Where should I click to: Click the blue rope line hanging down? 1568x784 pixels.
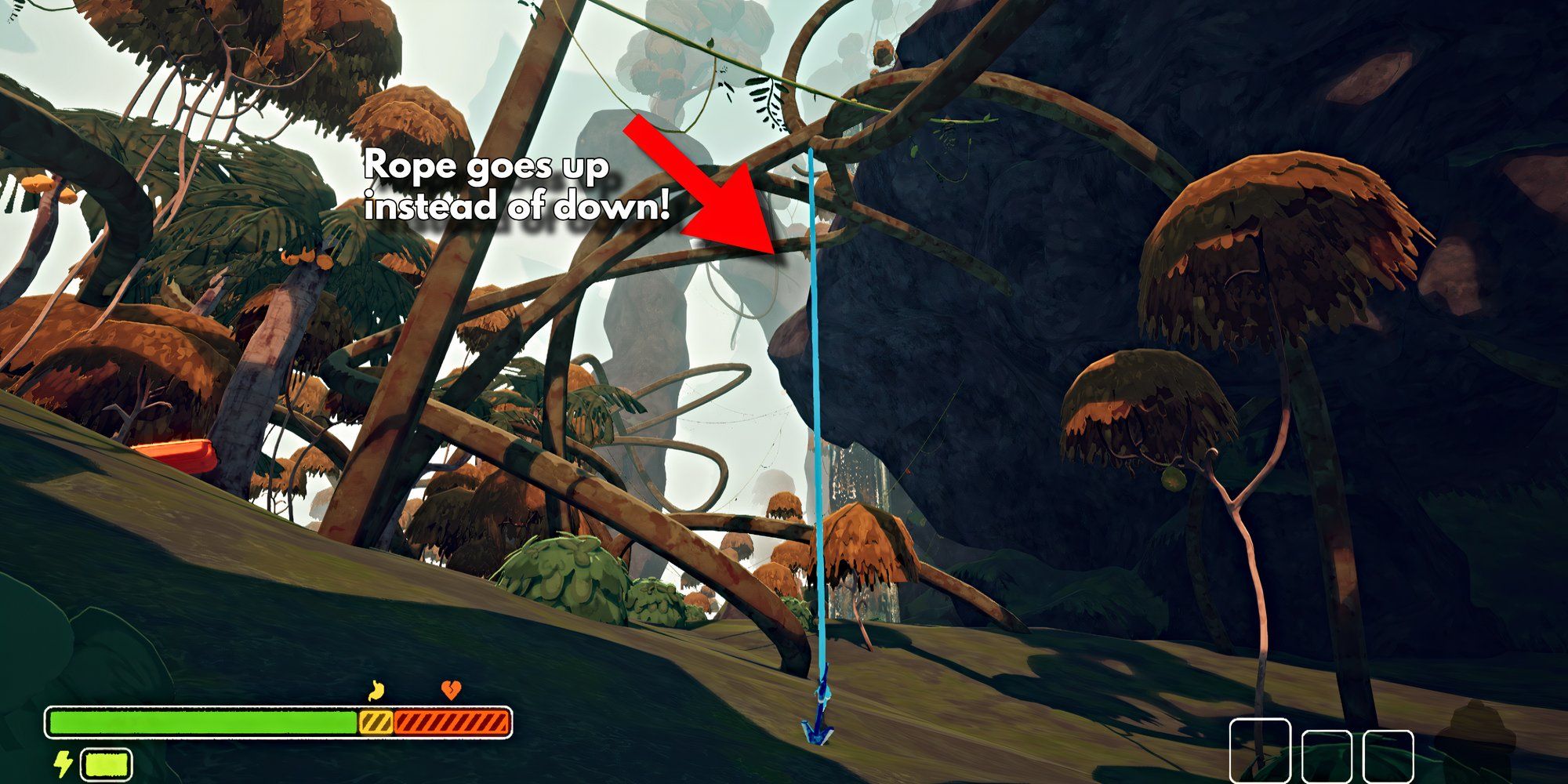click(815, 392)
